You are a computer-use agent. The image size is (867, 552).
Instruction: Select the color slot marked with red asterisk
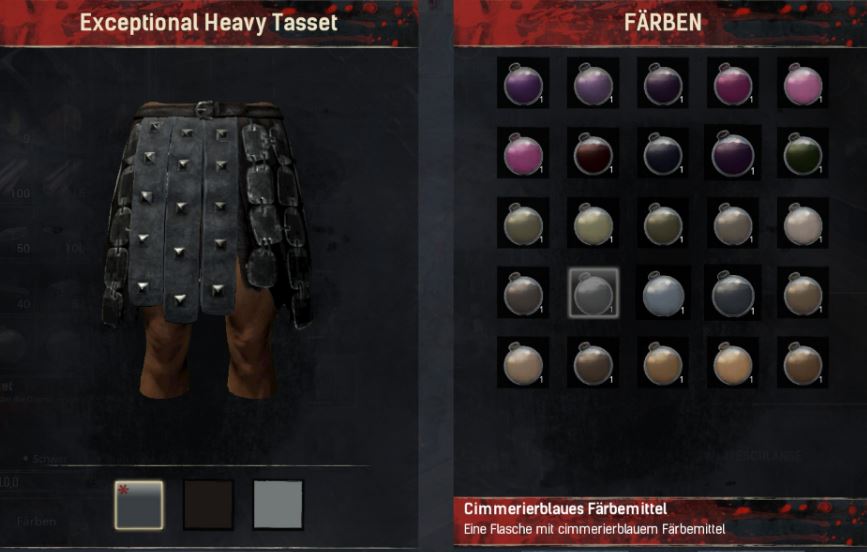138,504
